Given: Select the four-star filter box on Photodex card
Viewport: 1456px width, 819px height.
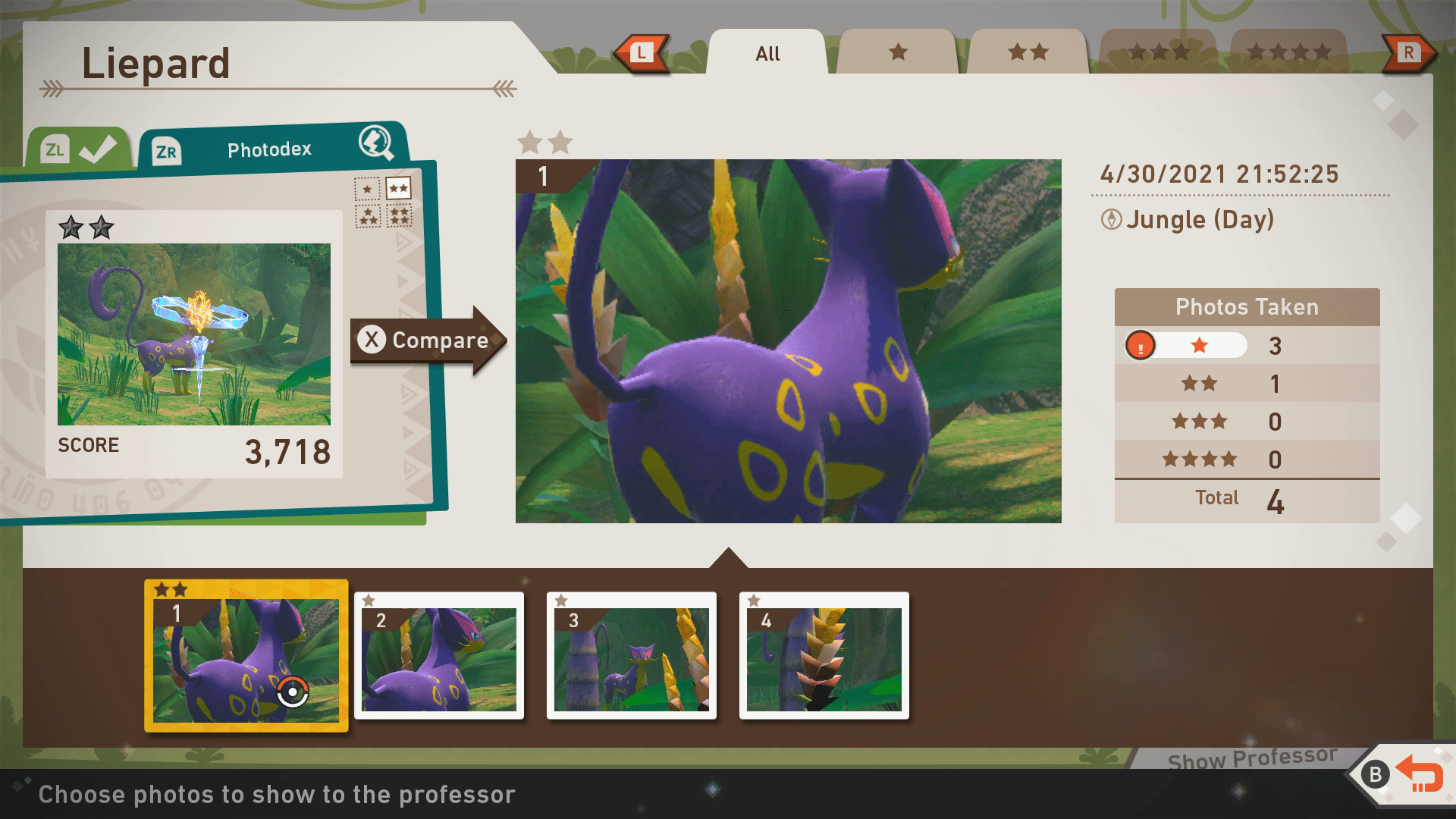Looking at the screenshot, I should pos(400,216).
